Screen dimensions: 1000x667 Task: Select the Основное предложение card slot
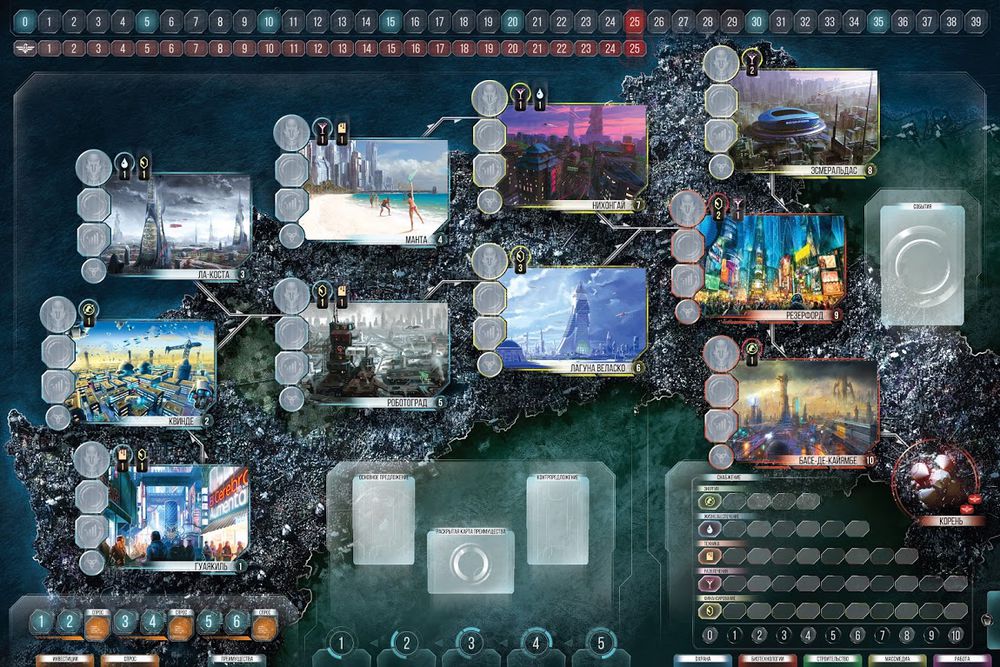(x=384, y=518)
